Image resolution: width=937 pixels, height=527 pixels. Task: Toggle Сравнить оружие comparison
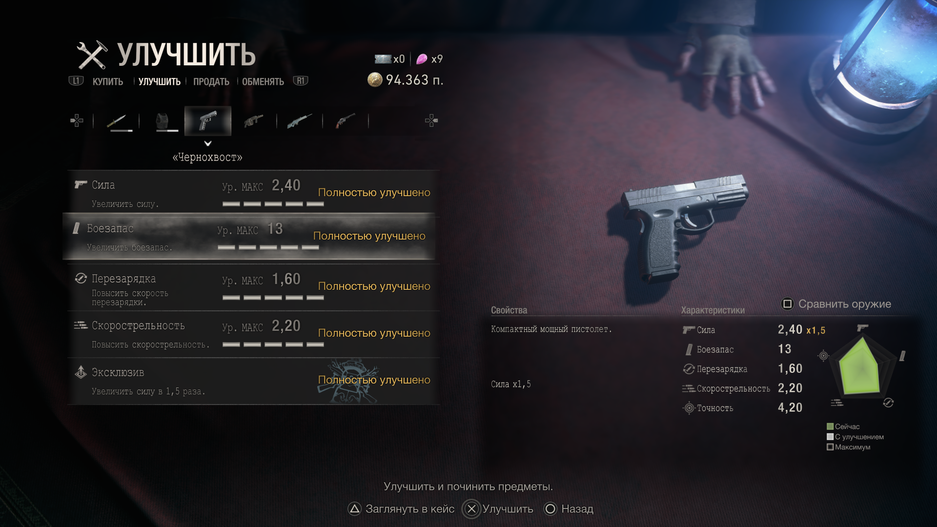(x=837, y=304)
